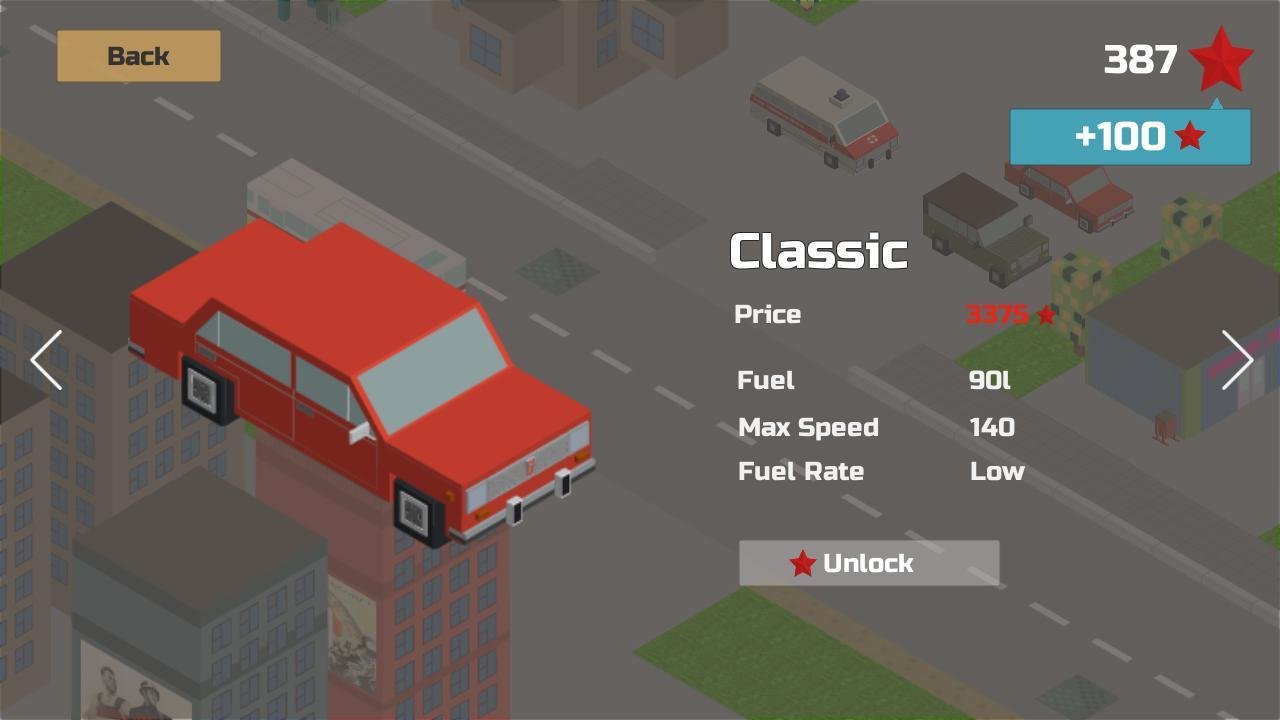Select the right arrow to view next vehicle
The height and width of the screenshot is (720, 1280).
point(1238,359)
